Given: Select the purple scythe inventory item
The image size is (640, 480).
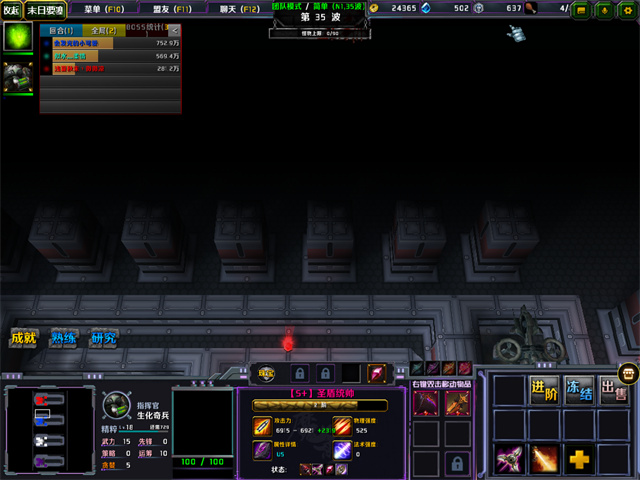Looking at the screenshot, I should pos(426,402).
